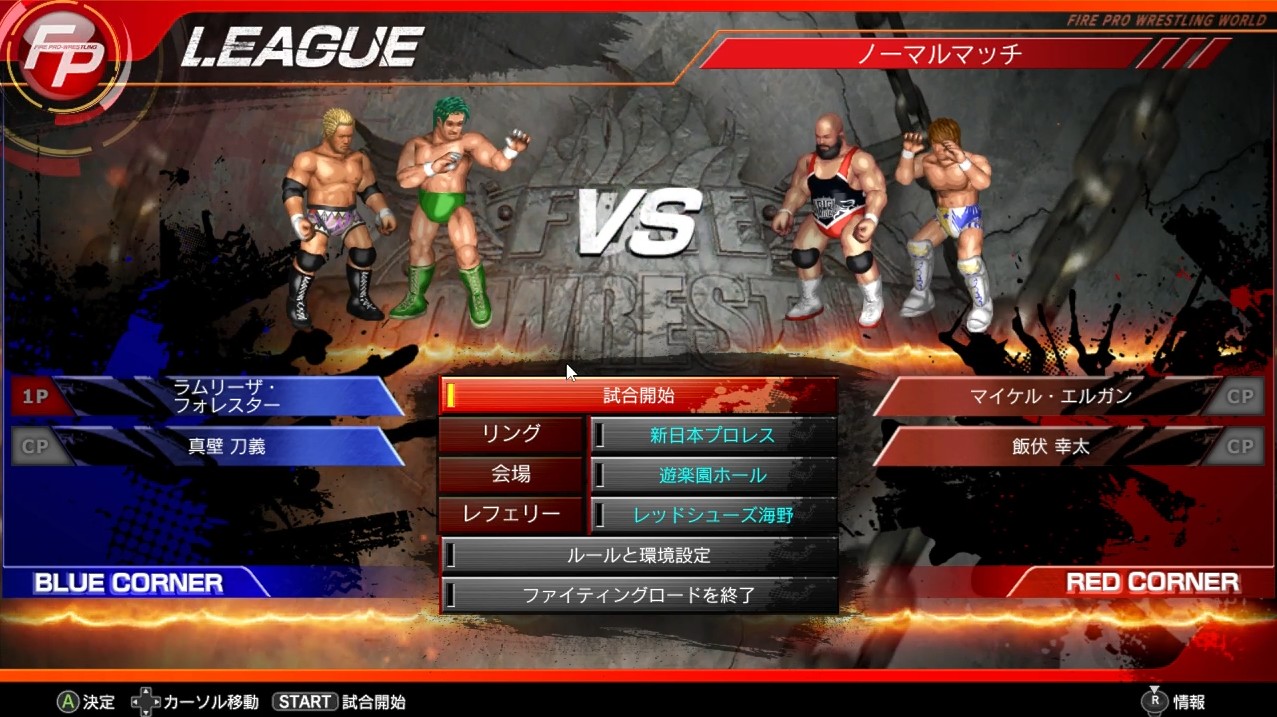Choose ファイティングロードを終了 to quit
This screenshot has width=1277, height=717.
point(639,595)
